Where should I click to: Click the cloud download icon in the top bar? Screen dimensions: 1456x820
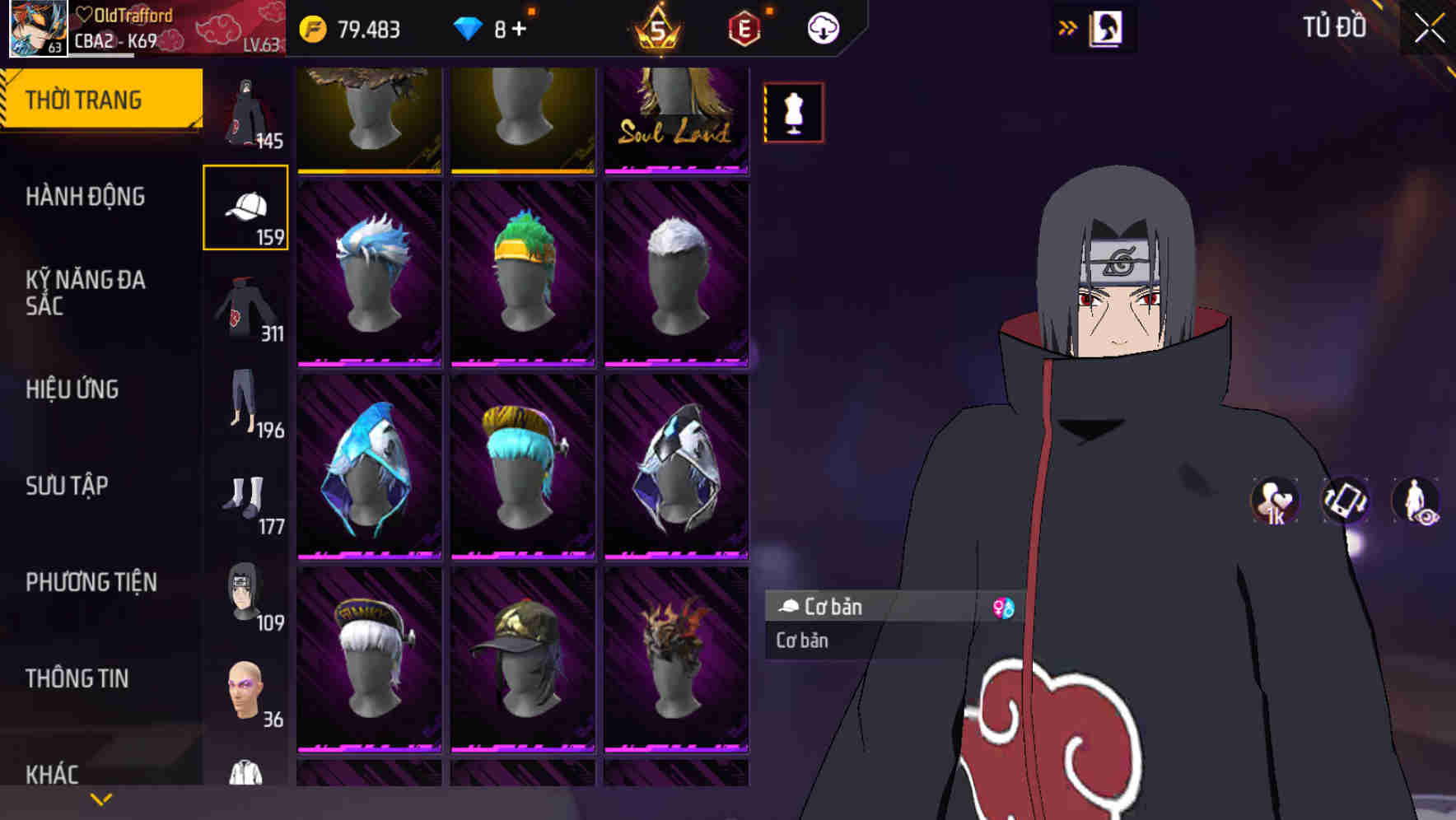(821, 27)
